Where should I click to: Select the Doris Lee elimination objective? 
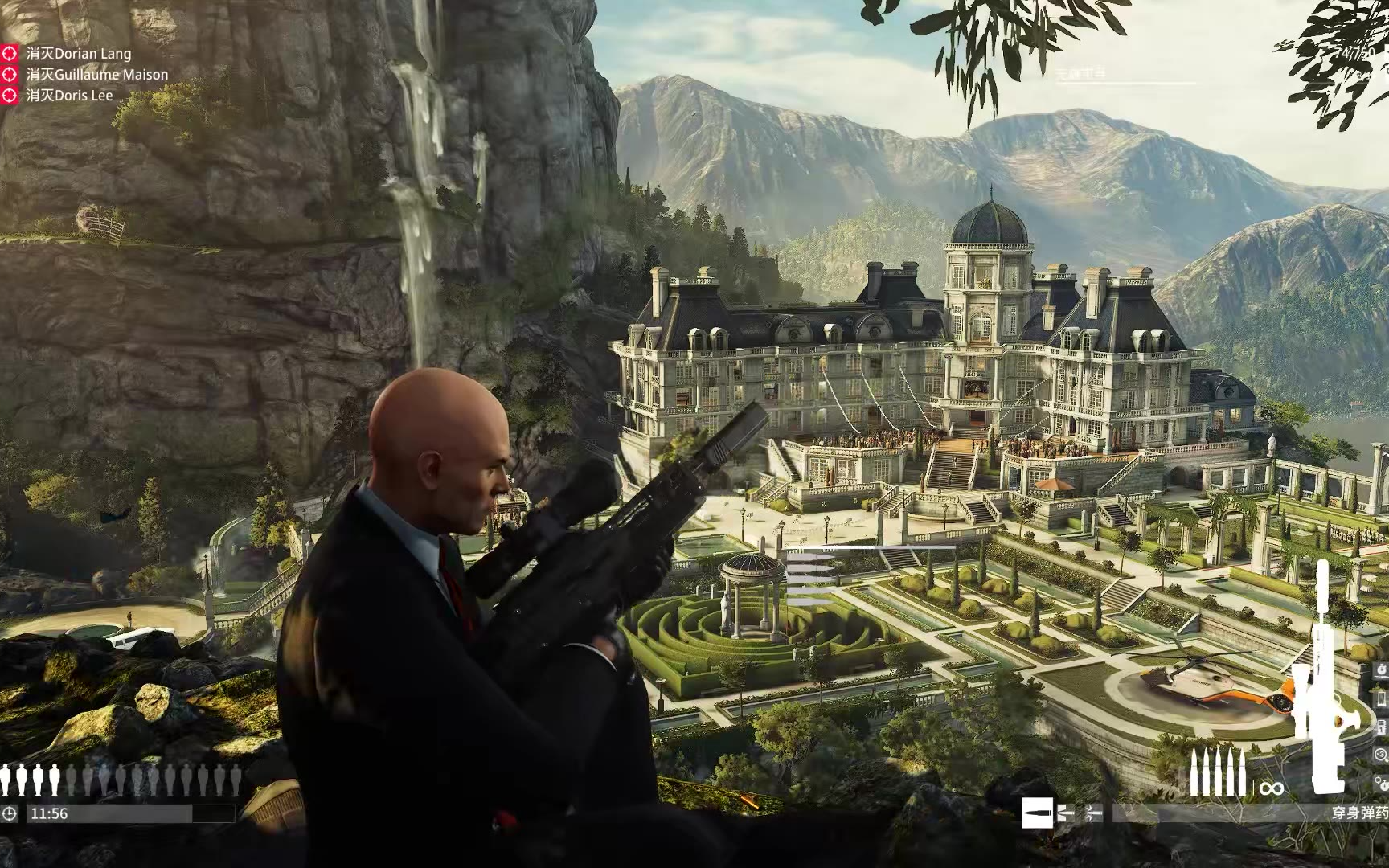(69, 96)
